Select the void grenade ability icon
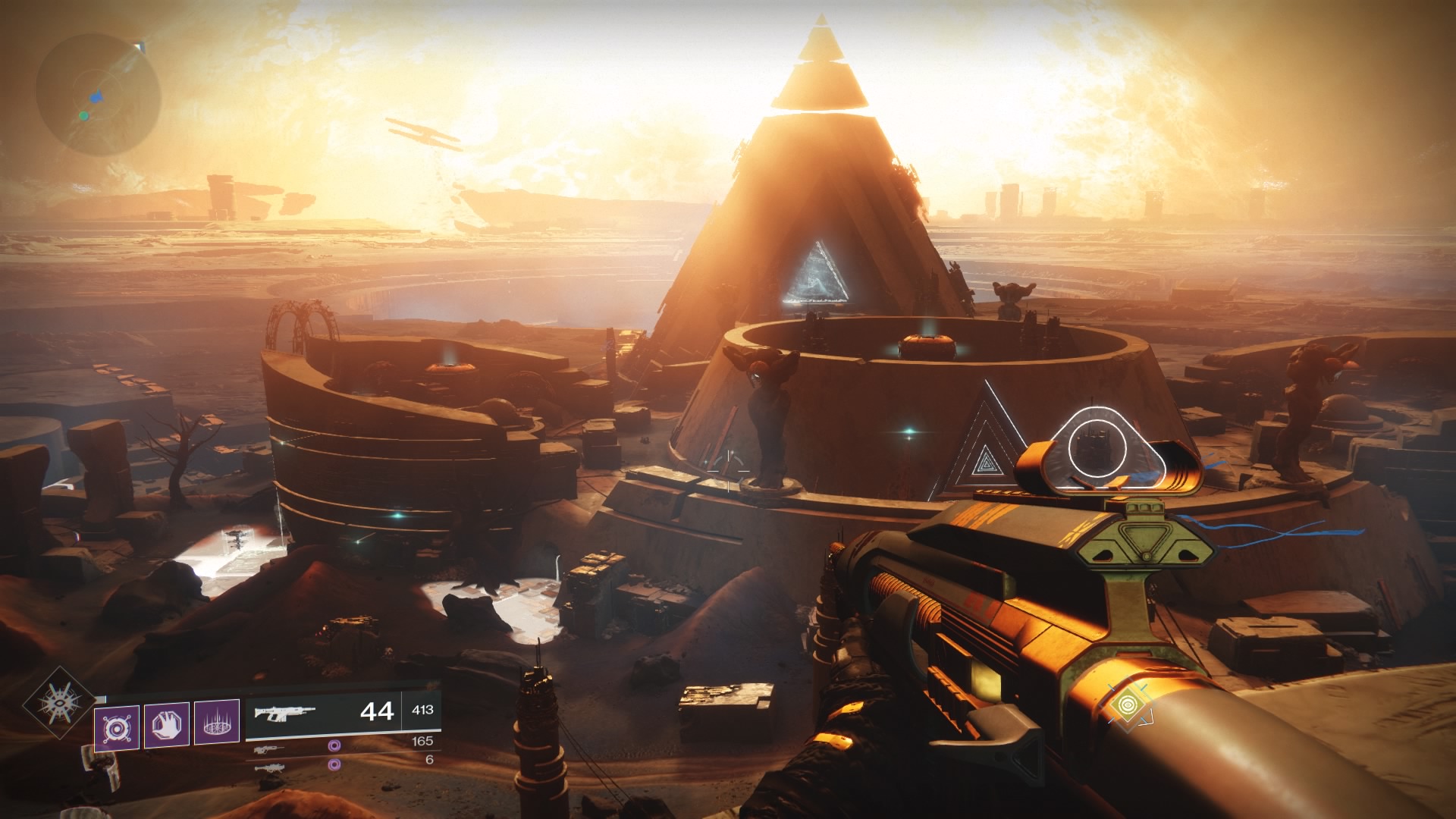 coord(117,727)
